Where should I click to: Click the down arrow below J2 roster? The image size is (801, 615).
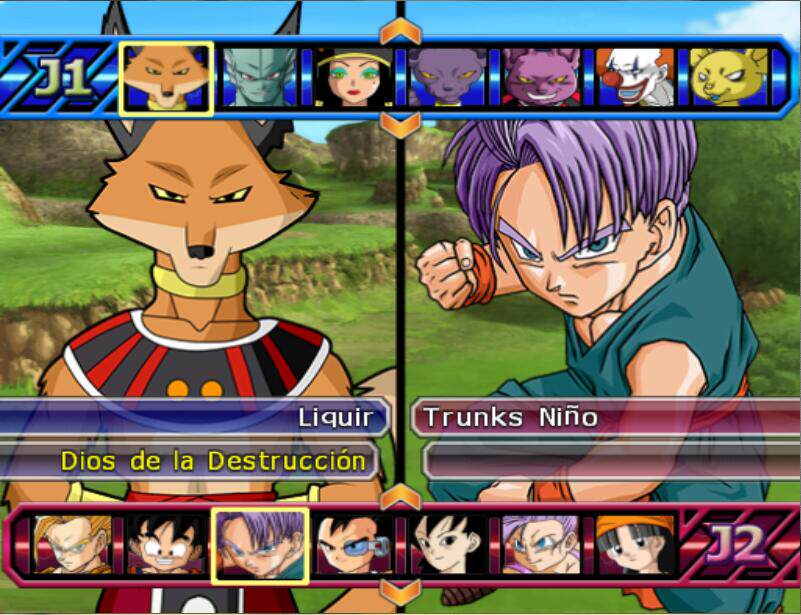point(401,592)
